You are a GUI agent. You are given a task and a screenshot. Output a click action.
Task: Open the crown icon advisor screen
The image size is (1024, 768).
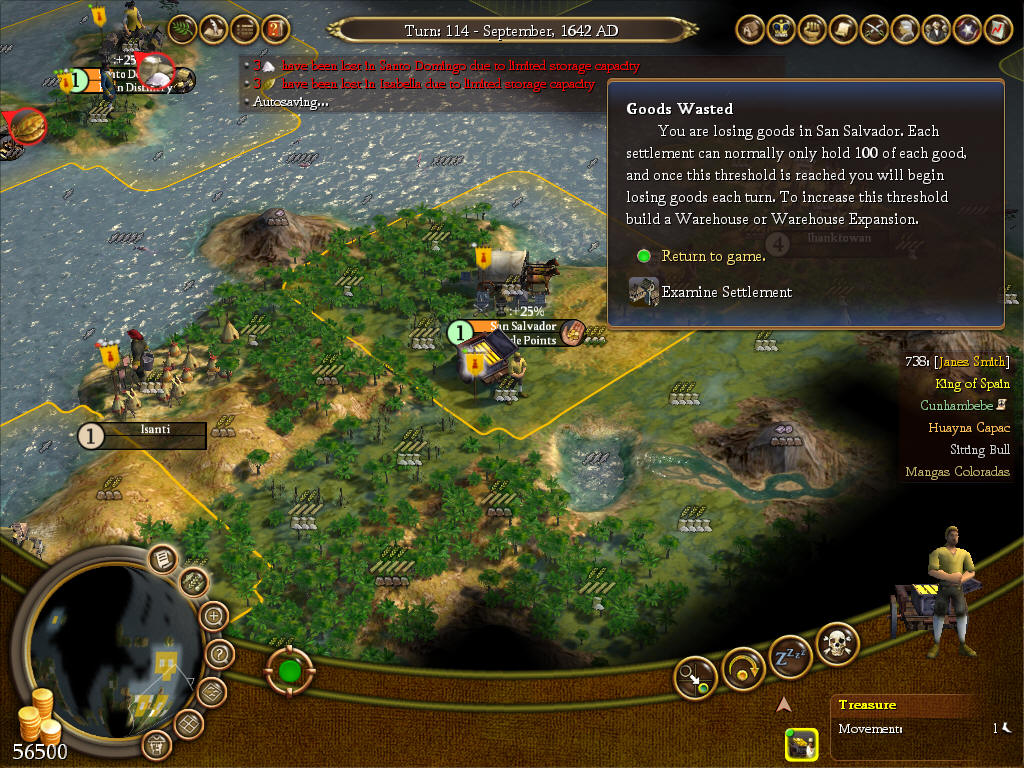[781, 30]
